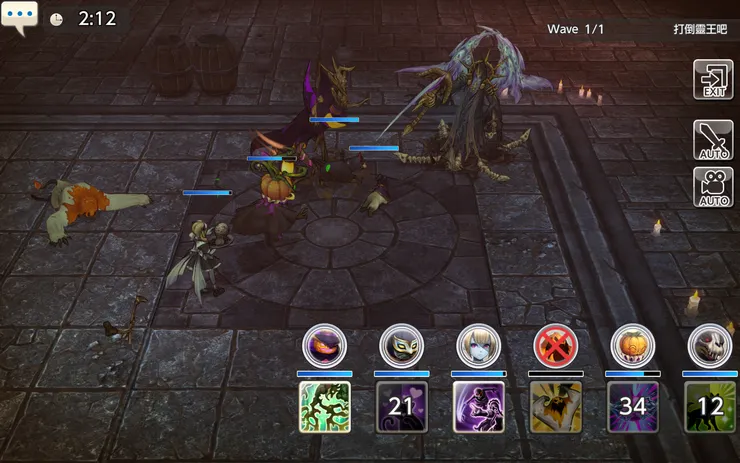Select the yellow scarecrow skill icon
Screen dimensions: 740x463
[556, 407]
